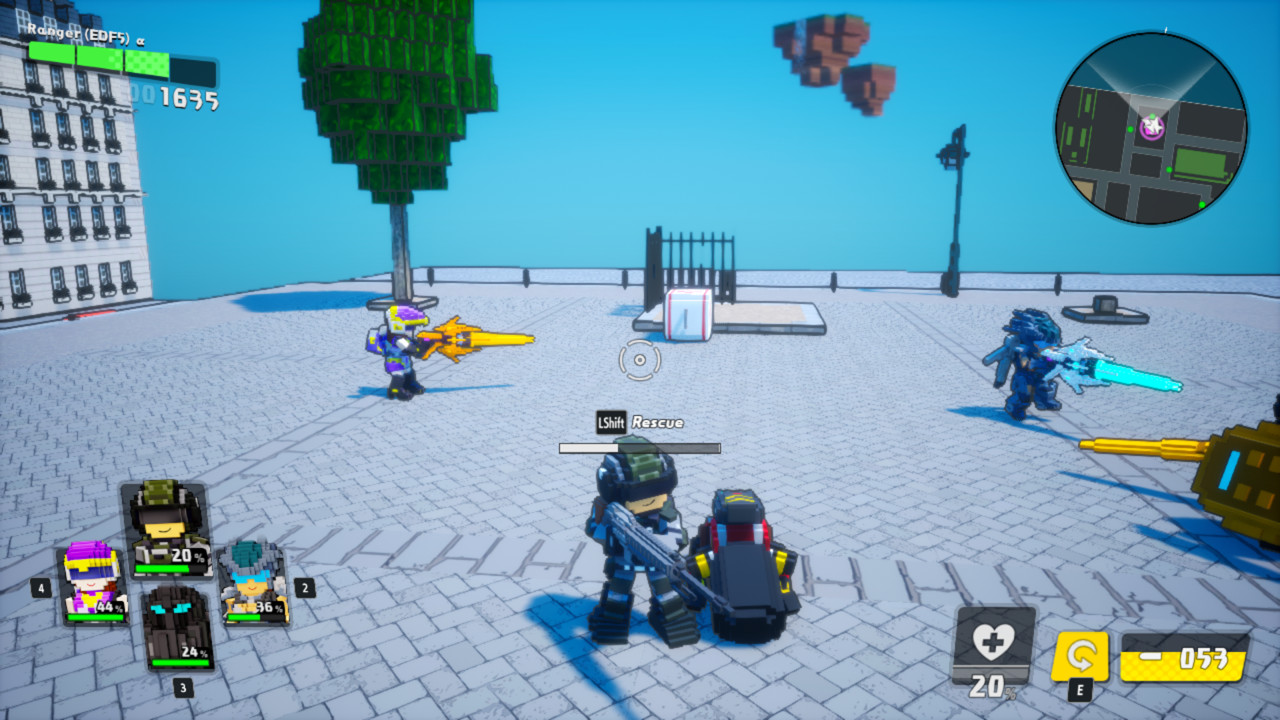Click the healing heart item icon

point(991,644)
